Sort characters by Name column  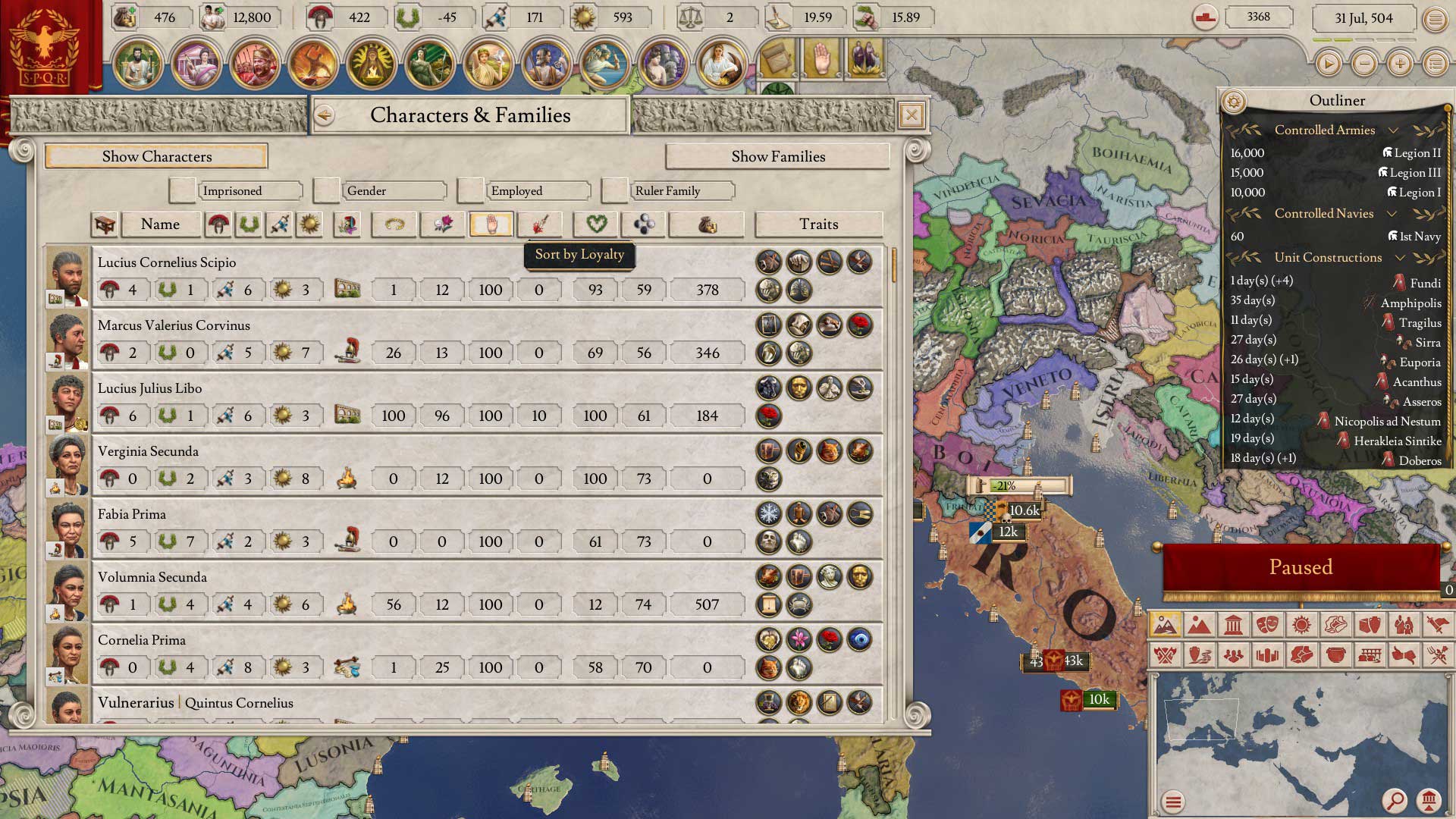160,224
